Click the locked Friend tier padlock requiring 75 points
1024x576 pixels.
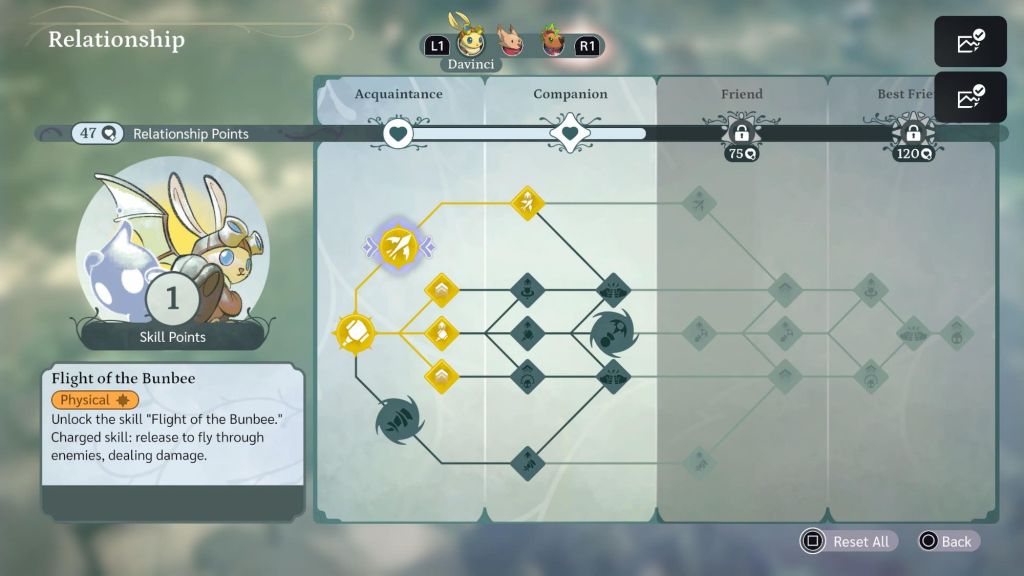(741, 133)
